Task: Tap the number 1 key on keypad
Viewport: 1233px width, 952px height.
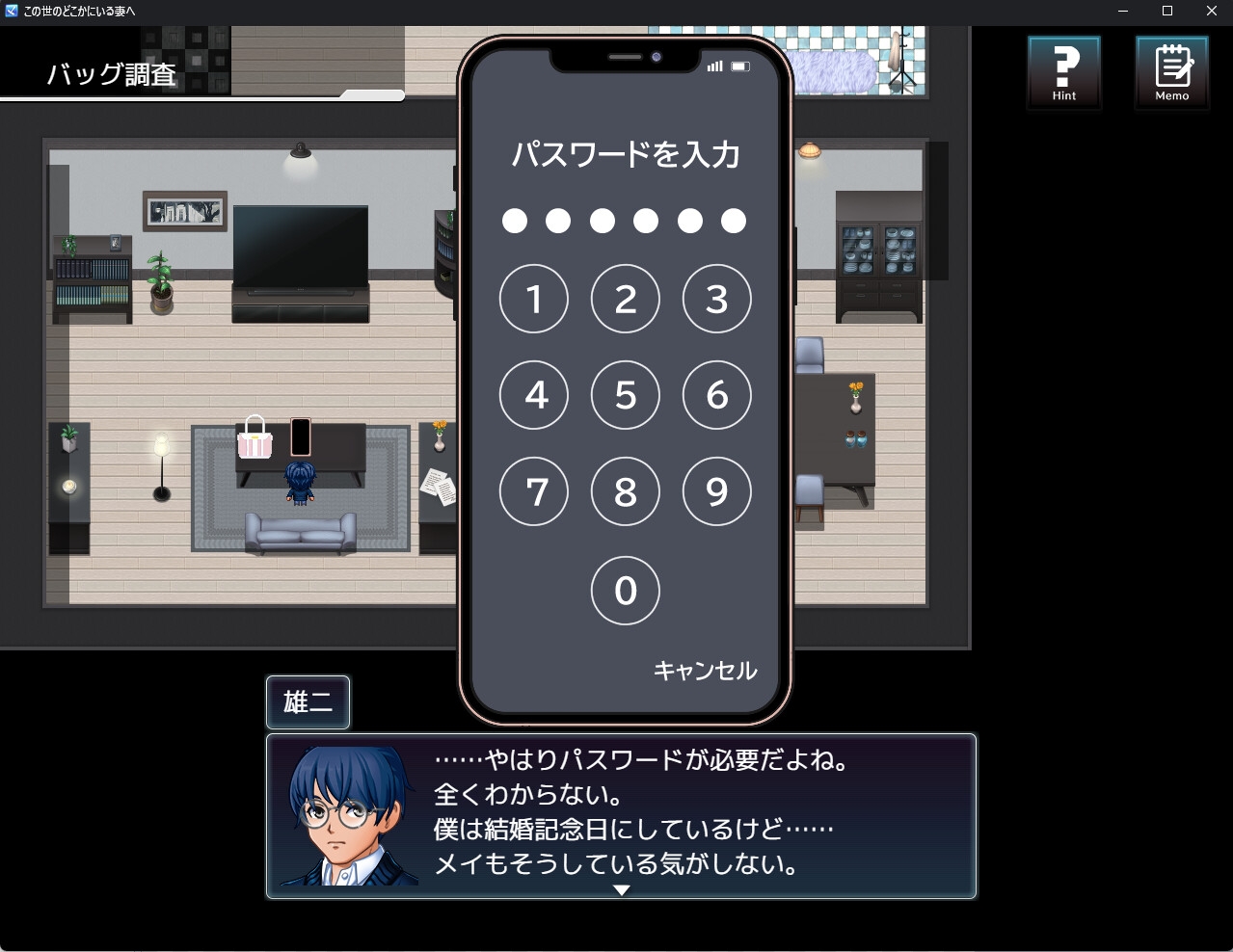Action: coord(534,299)
